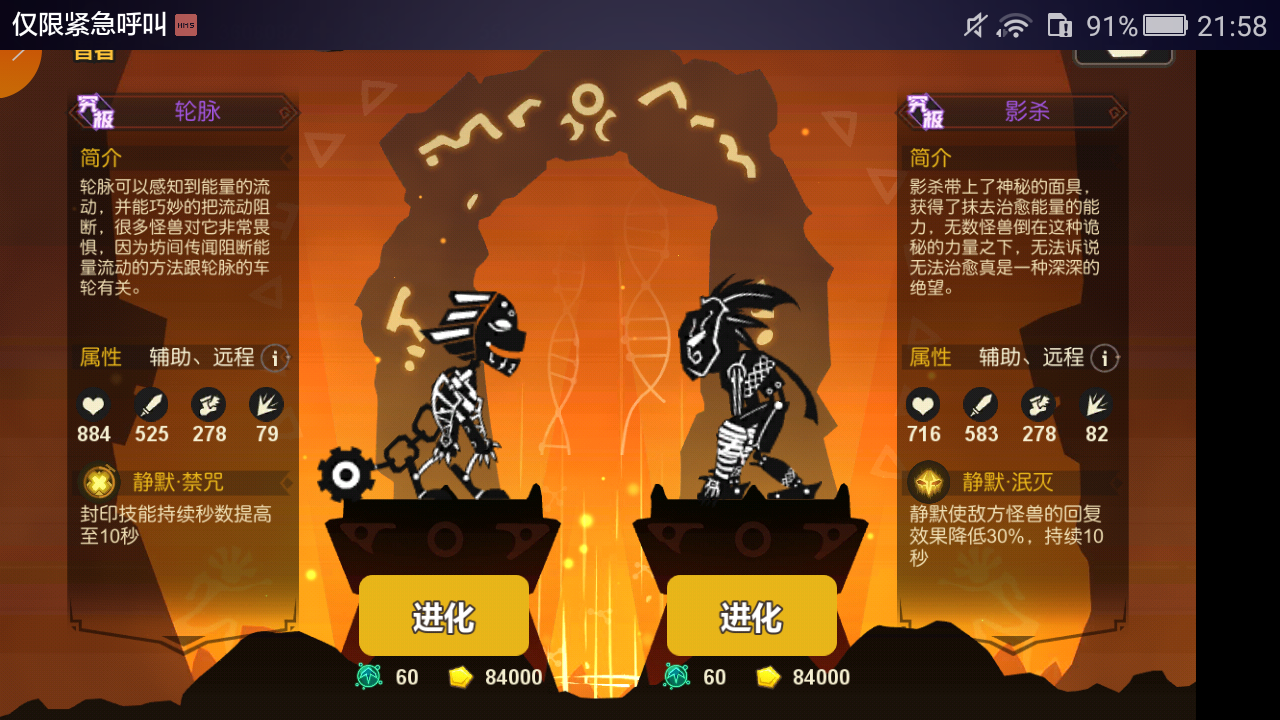Image resolution: width=1280 pixels, height=720 pixels.
Task: Open the 静默·泯灭 skill icon
Action: (x=927, y=480)
